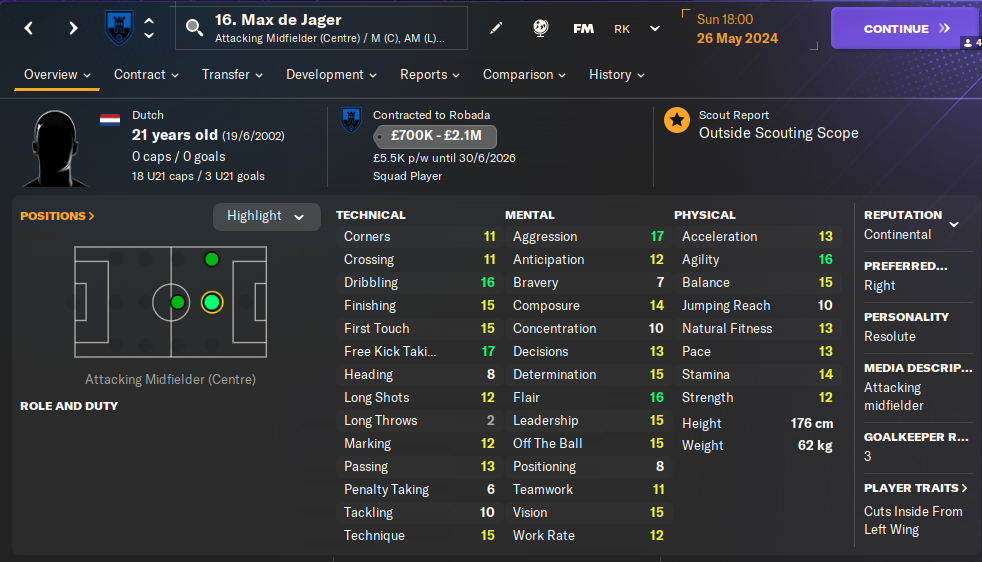Open the Overview tab menu

tap(57, 75)
